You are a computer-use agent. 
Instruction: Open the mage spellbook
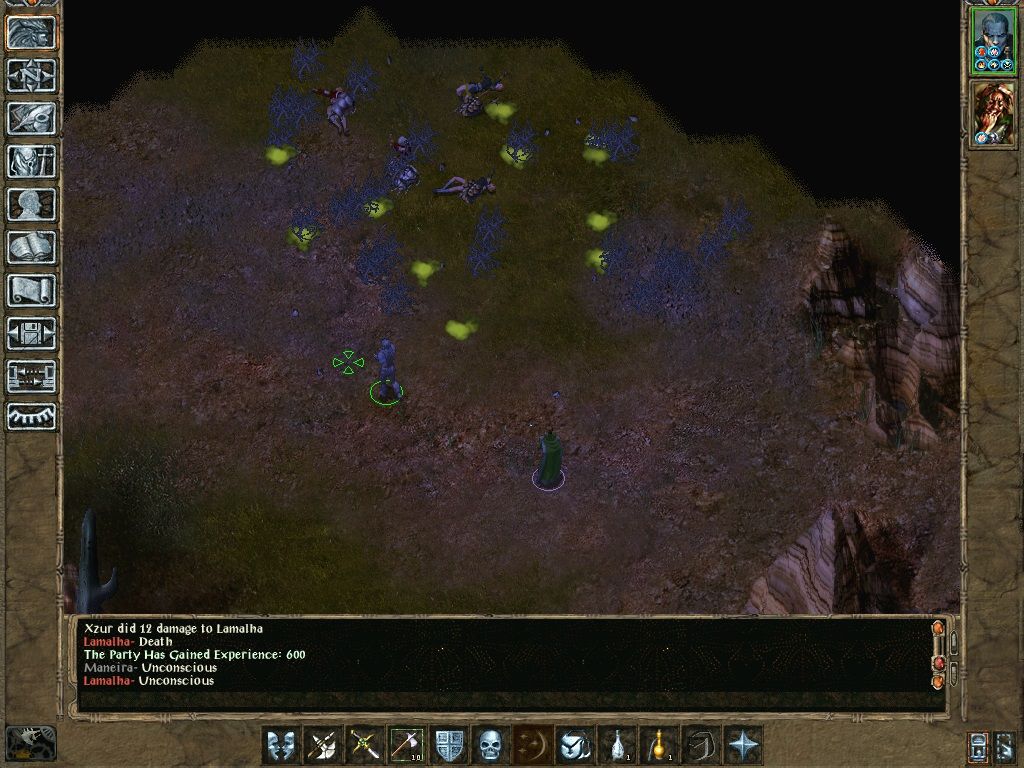32,247
